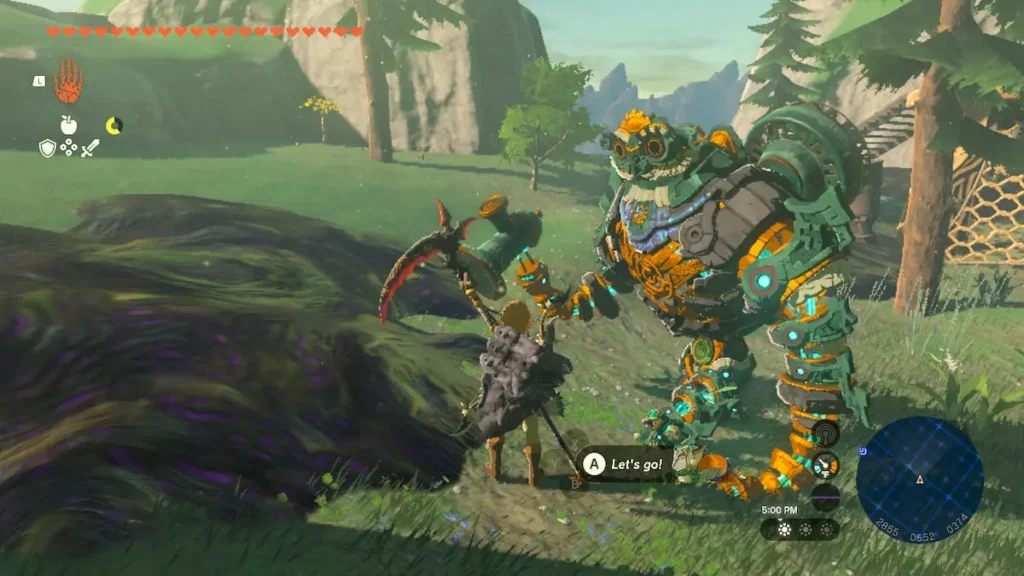
Task: Click the Sheikah sensor signal icon
Action: tap(825, 433)
